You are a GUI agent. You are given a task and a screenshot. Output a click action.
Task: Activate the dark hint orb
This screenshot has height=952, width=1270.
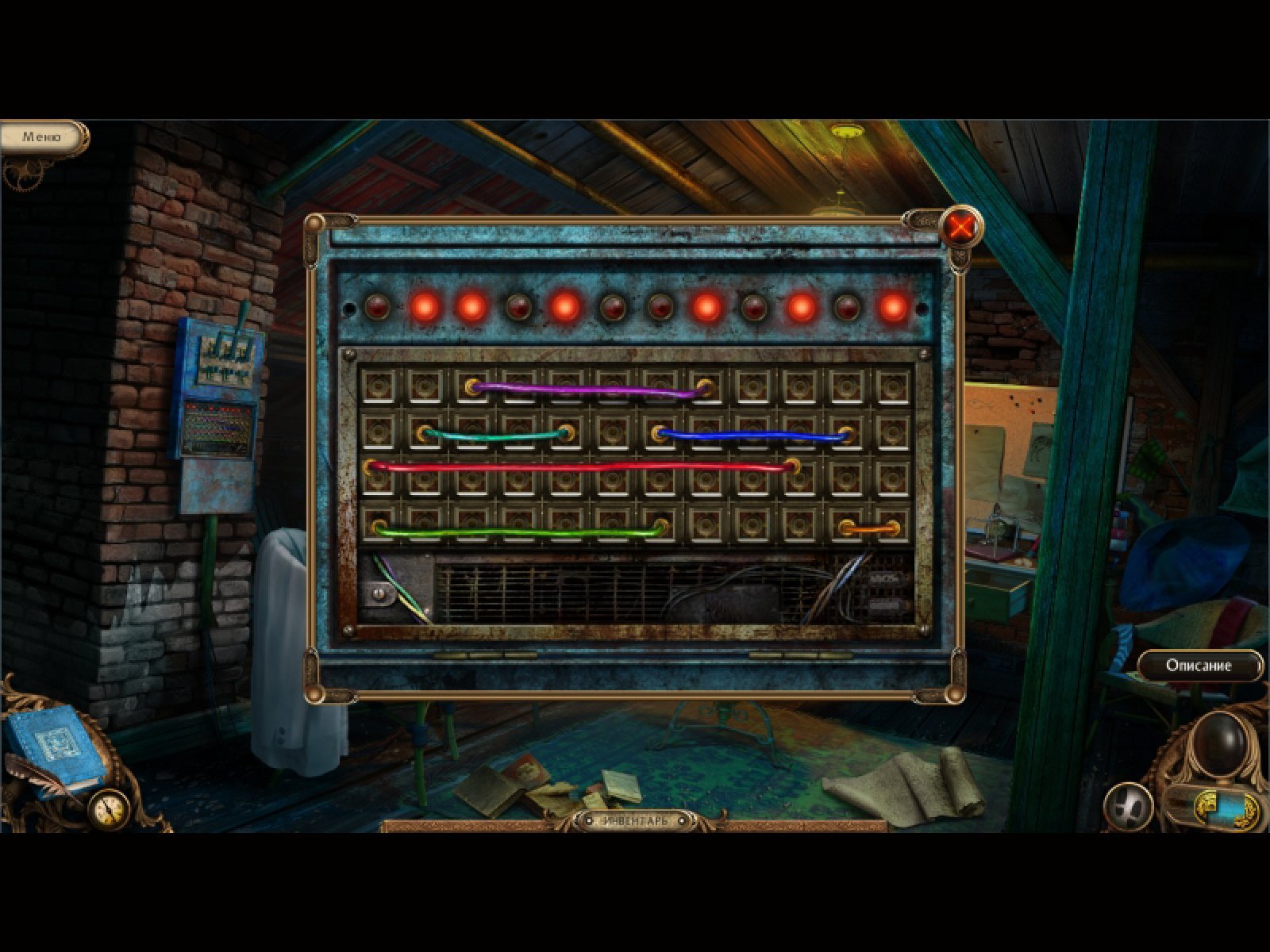pos(1221,743)
